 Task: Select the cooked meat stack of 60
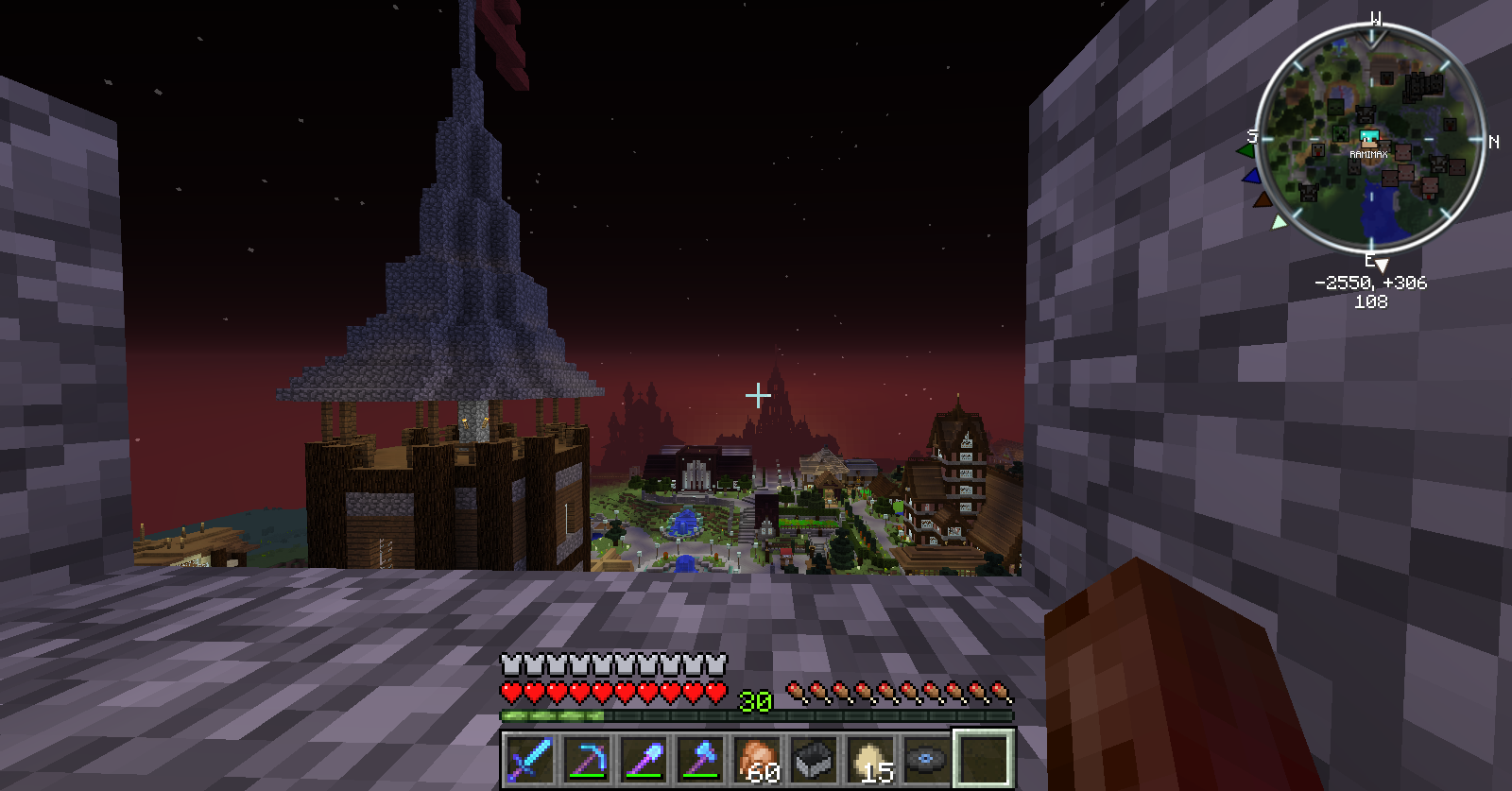pyautogui.click(x=757, y=759)
